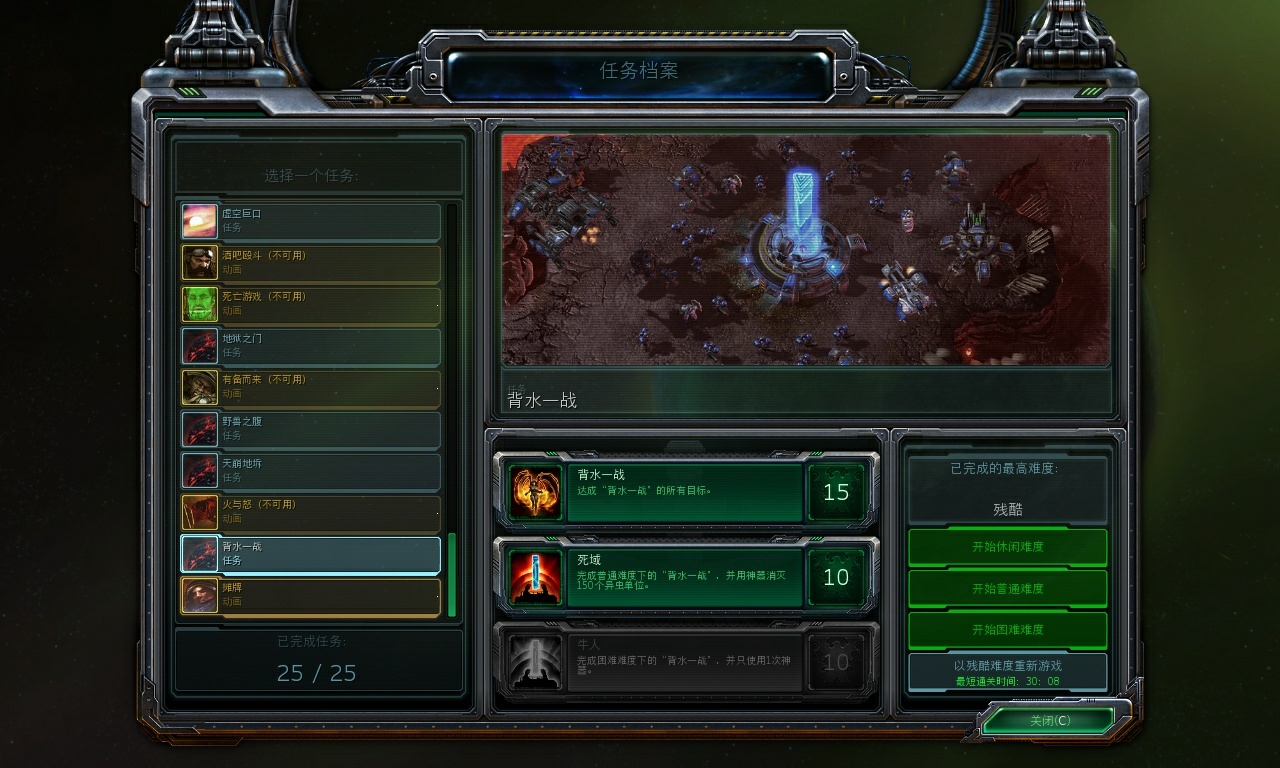Click the locked 牛人 achievement icon

534,662
